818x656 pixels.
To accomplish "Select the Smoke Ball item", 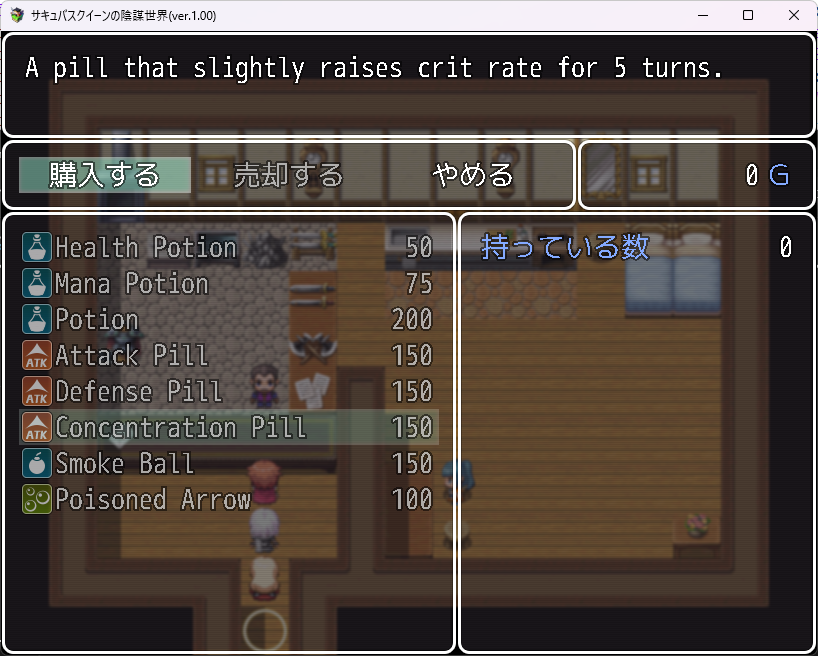I will (x=228, y=463).
